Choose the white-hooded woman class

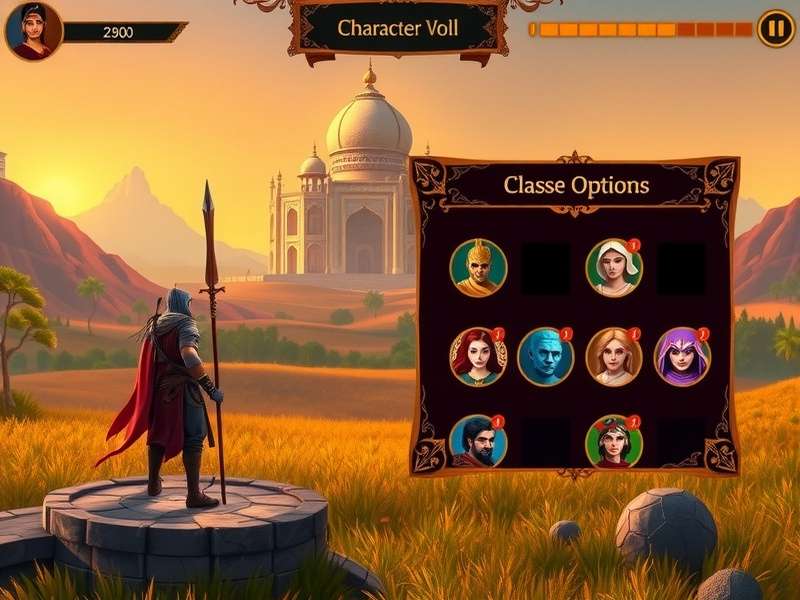613,268
